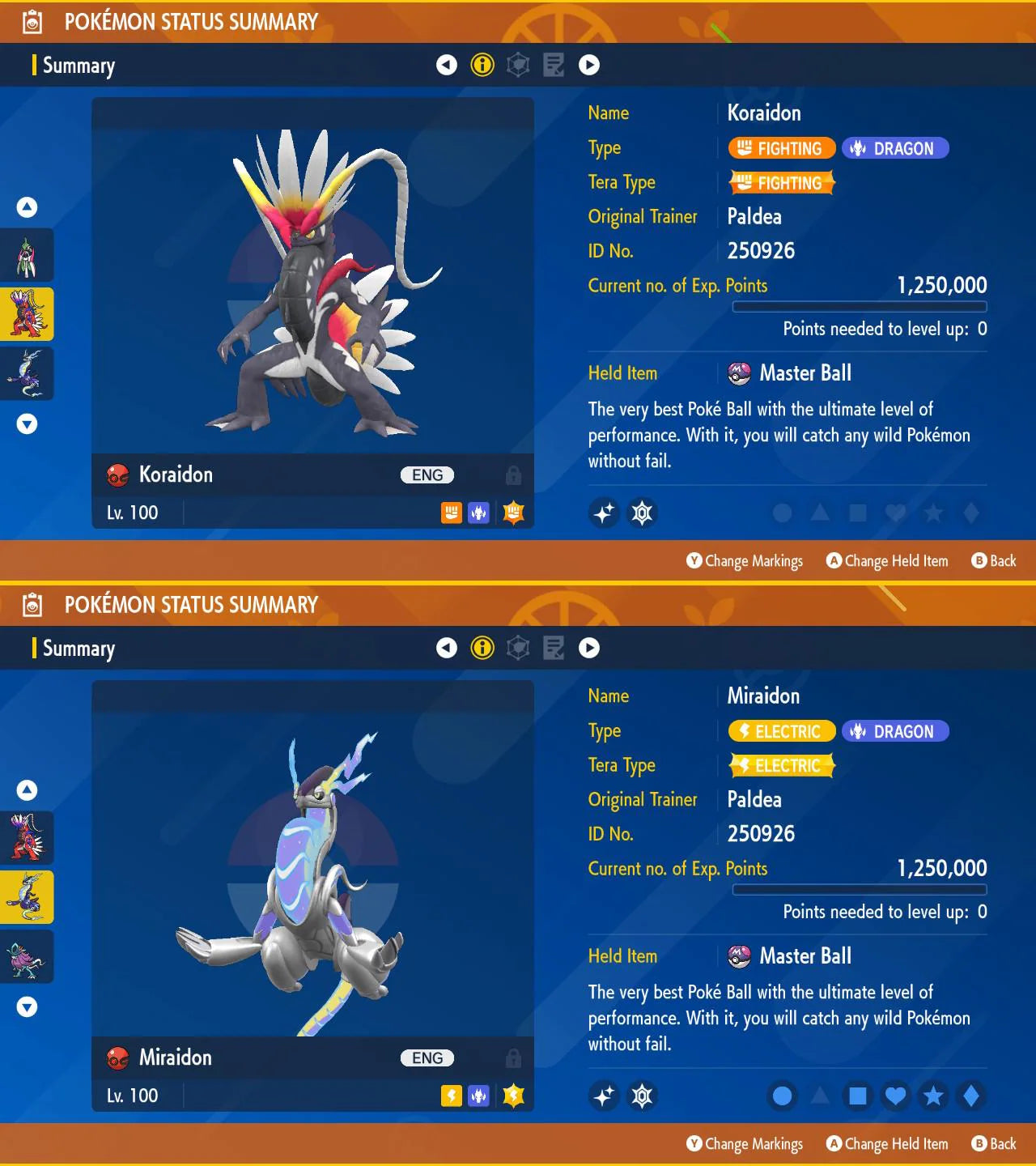Click the Poké Ball icon next to Koraidon's name
Image resolution: width=1036 pixels, height=1166 pixels.
117,474
